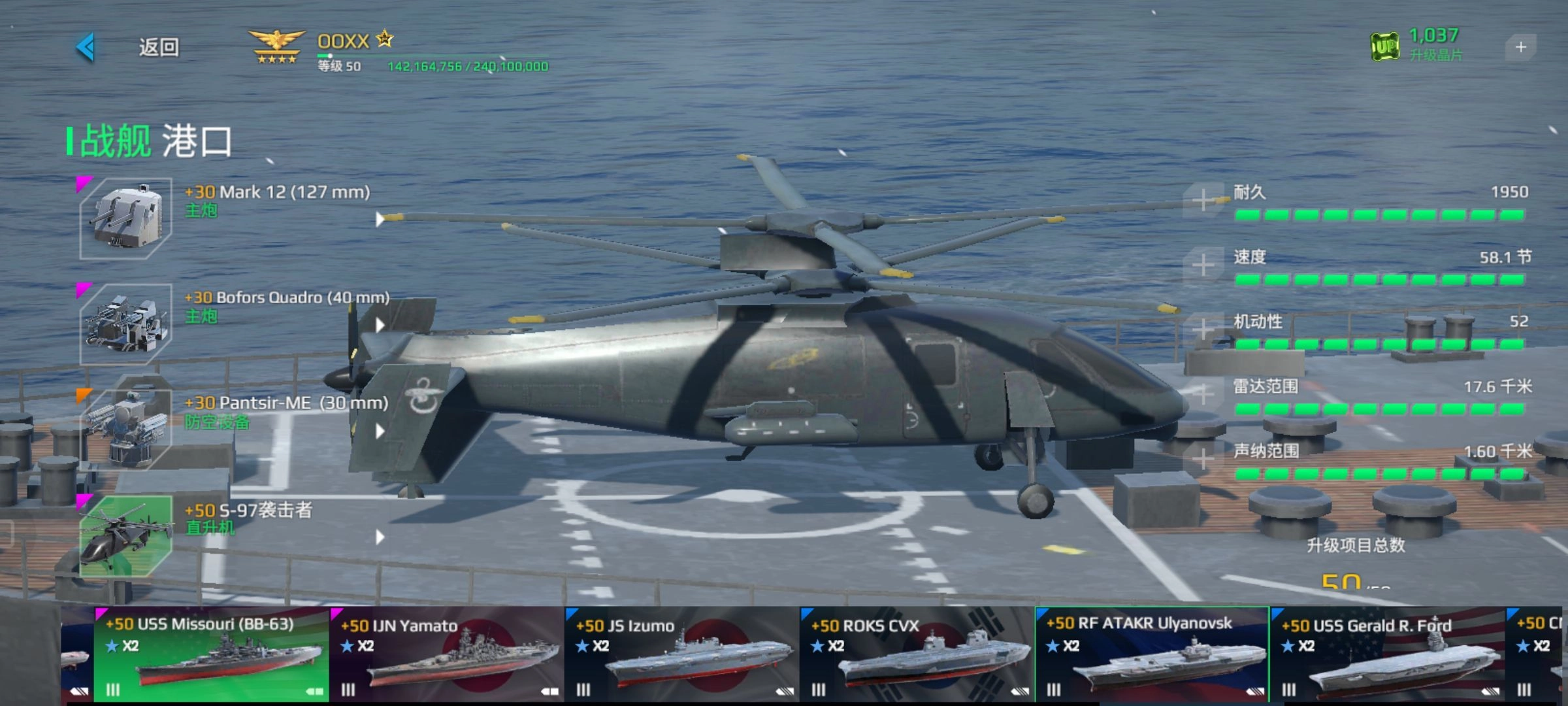Choose the IJN Yamato ship card
The height and width of the screenshot is (706, 1568).
pos(447,655)
